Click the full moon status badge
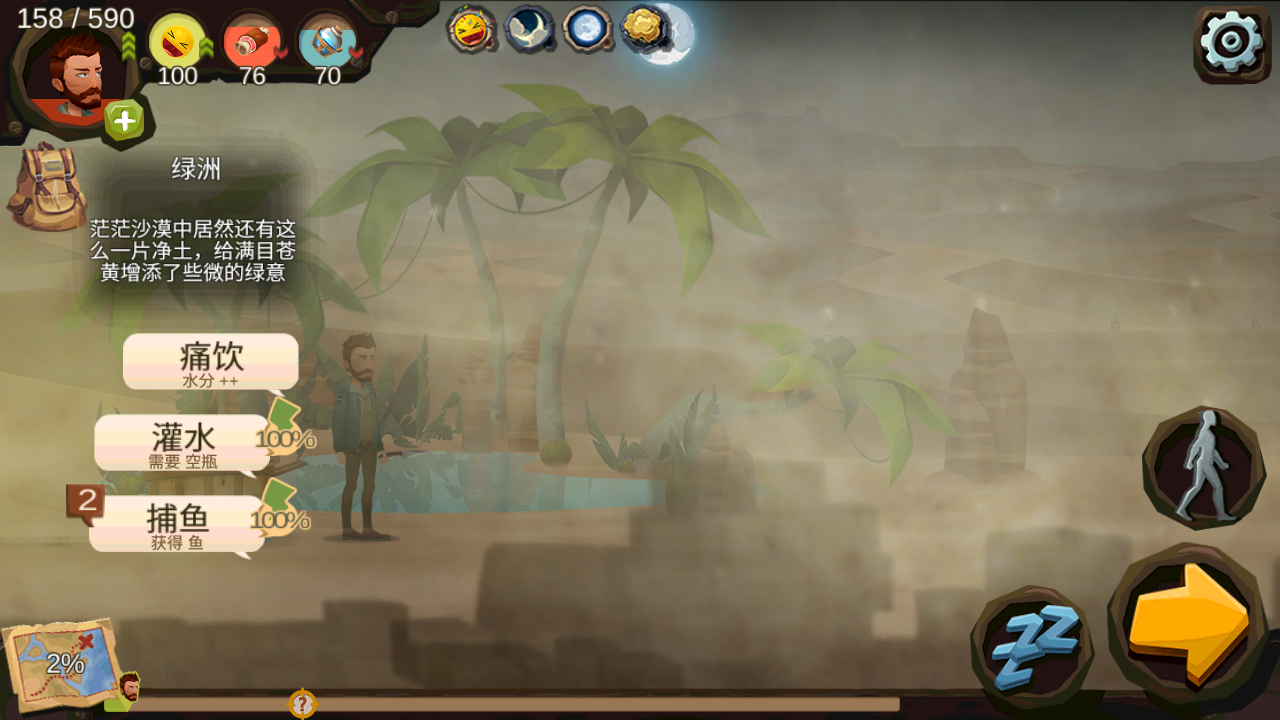Screen dimensions: 1280x720 (587, 29)
